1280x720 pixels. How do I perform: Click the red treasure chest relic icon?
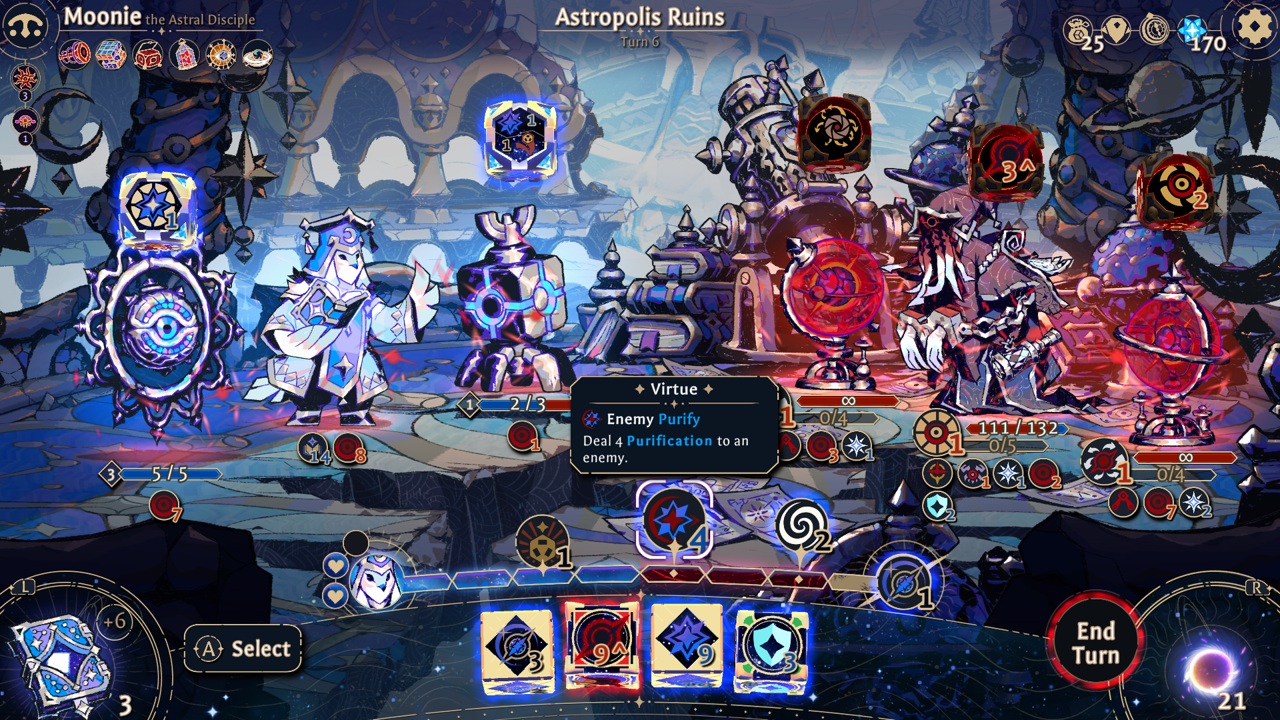148,55
